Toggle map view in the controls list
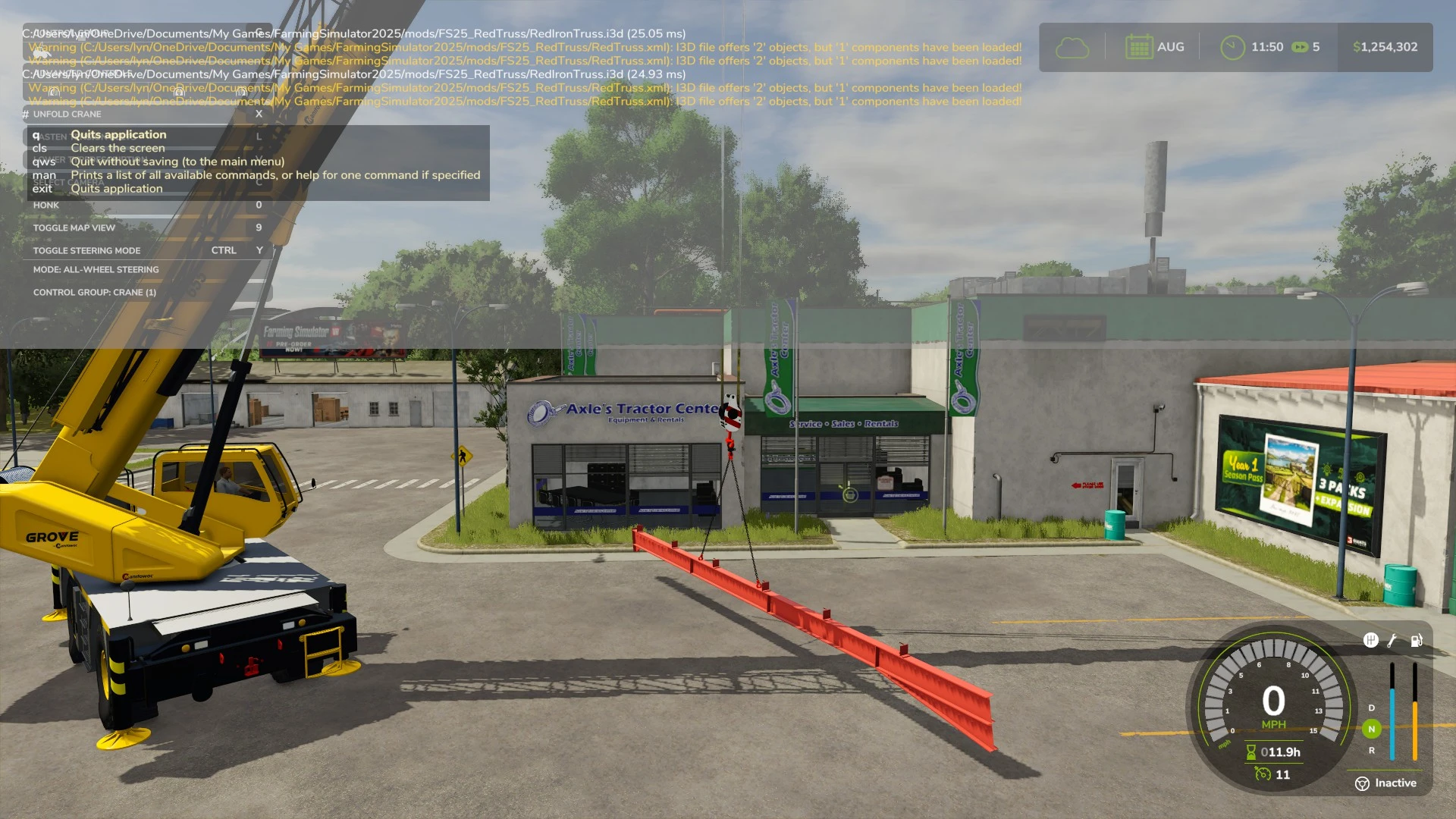 tap(74, 227)
